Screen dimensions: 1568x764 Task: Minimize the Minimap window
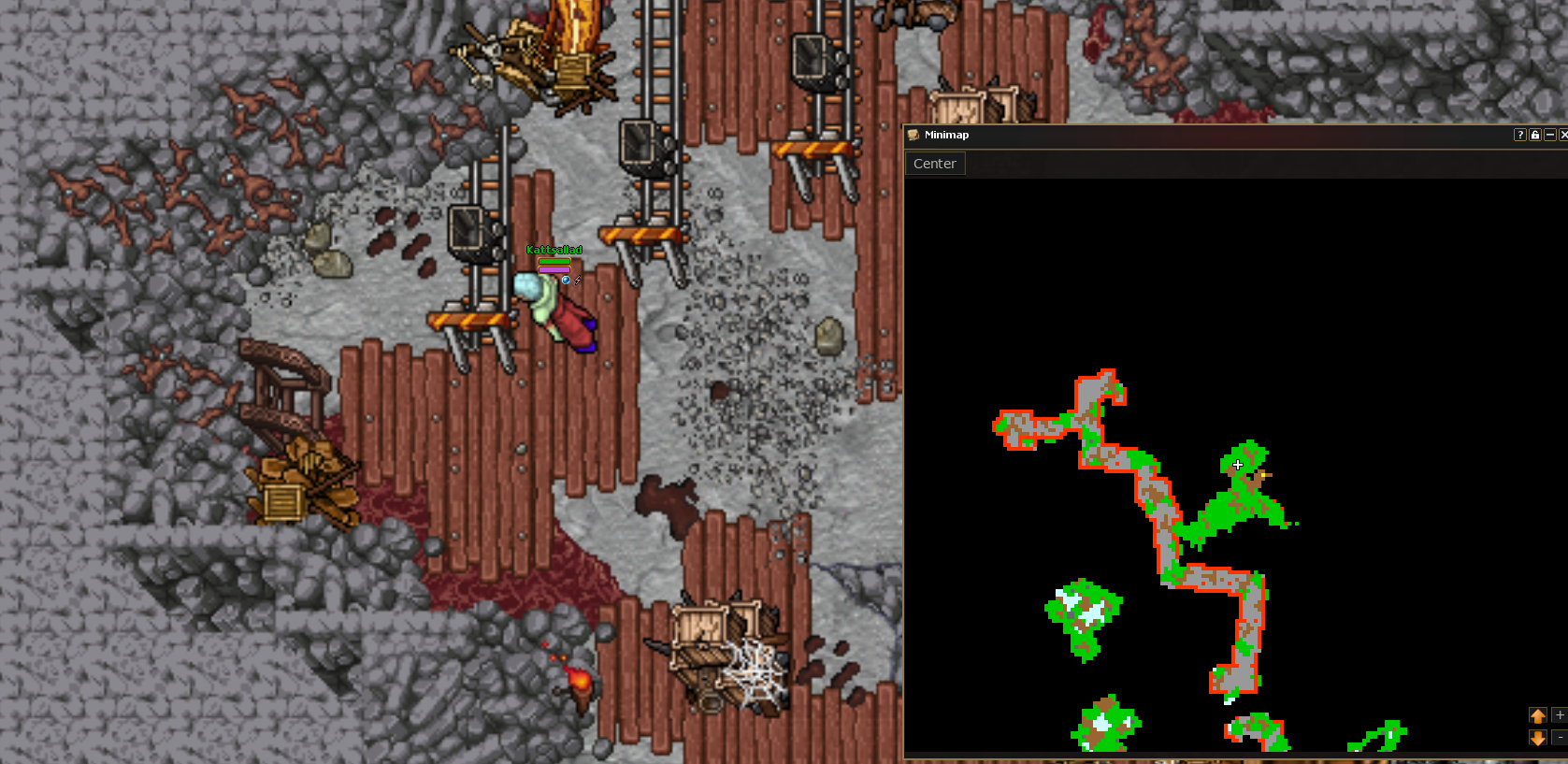(x=1550, y=135)
